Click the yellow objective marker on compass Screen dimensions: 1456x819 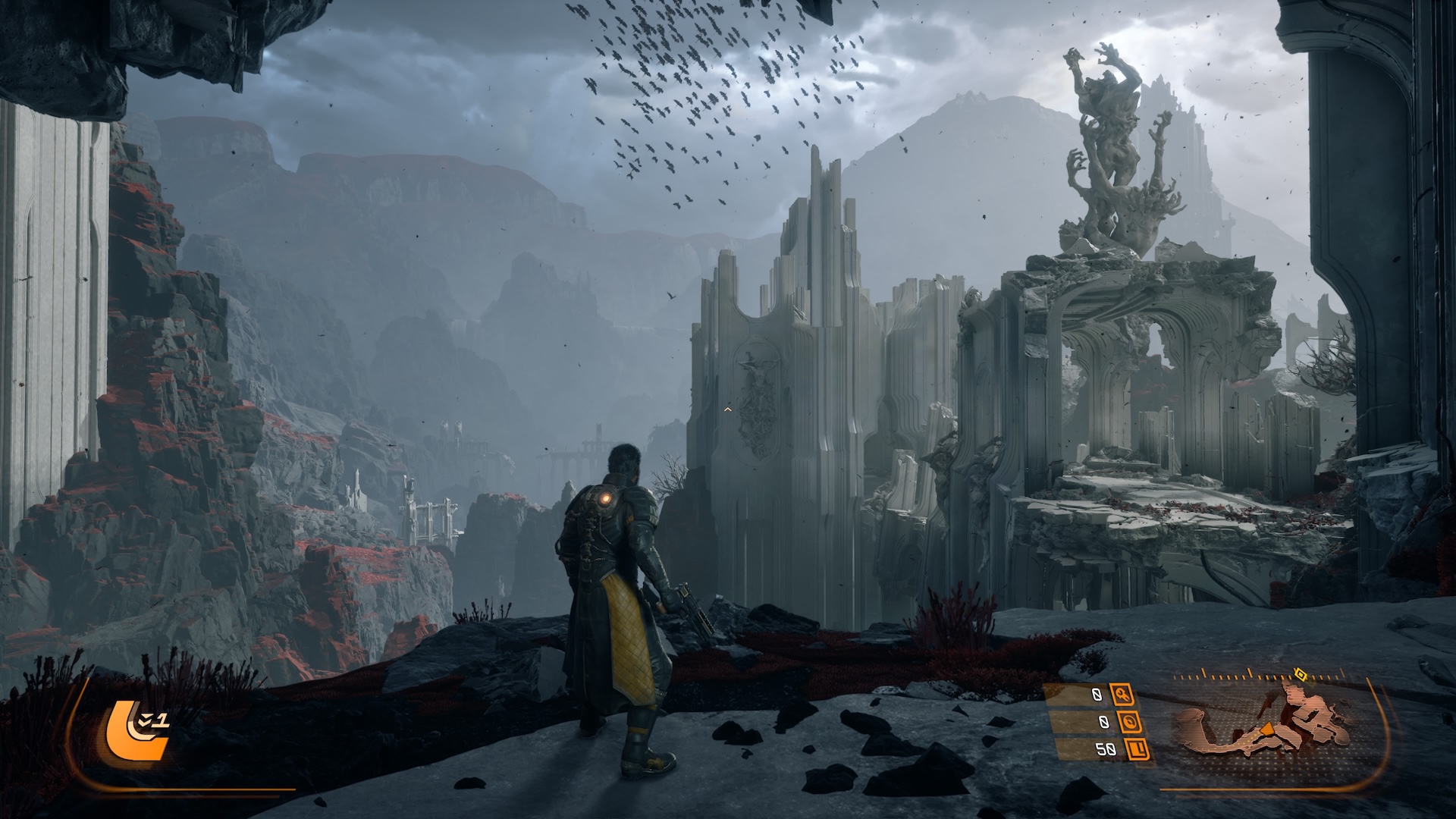(x=1300, y=673)
